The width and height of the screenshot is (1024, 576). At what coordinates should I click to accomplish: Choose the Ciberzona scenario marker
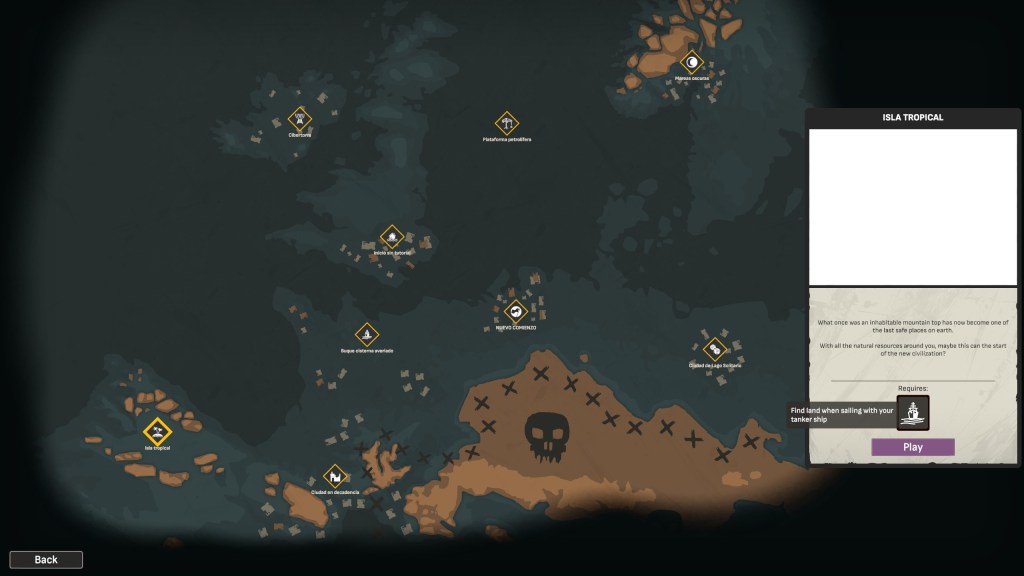(x=300, y=119)
